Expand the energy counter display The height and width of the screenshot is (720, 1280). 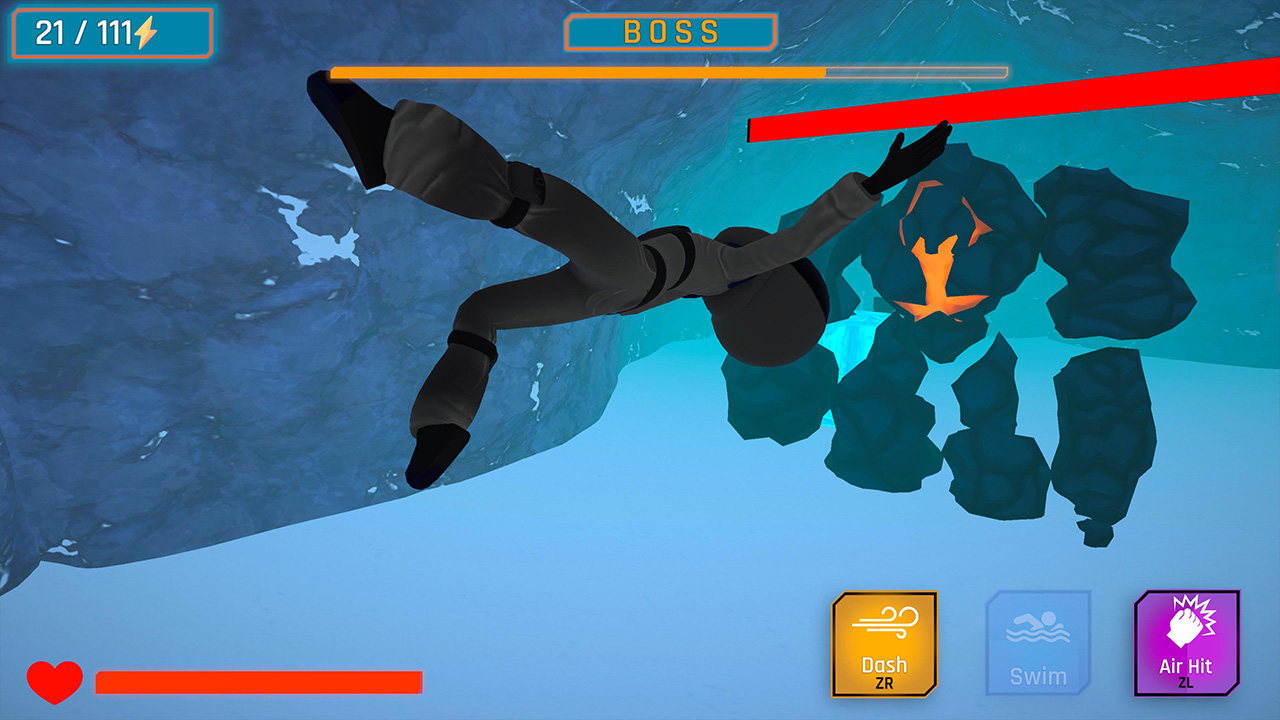click(110, 30)
